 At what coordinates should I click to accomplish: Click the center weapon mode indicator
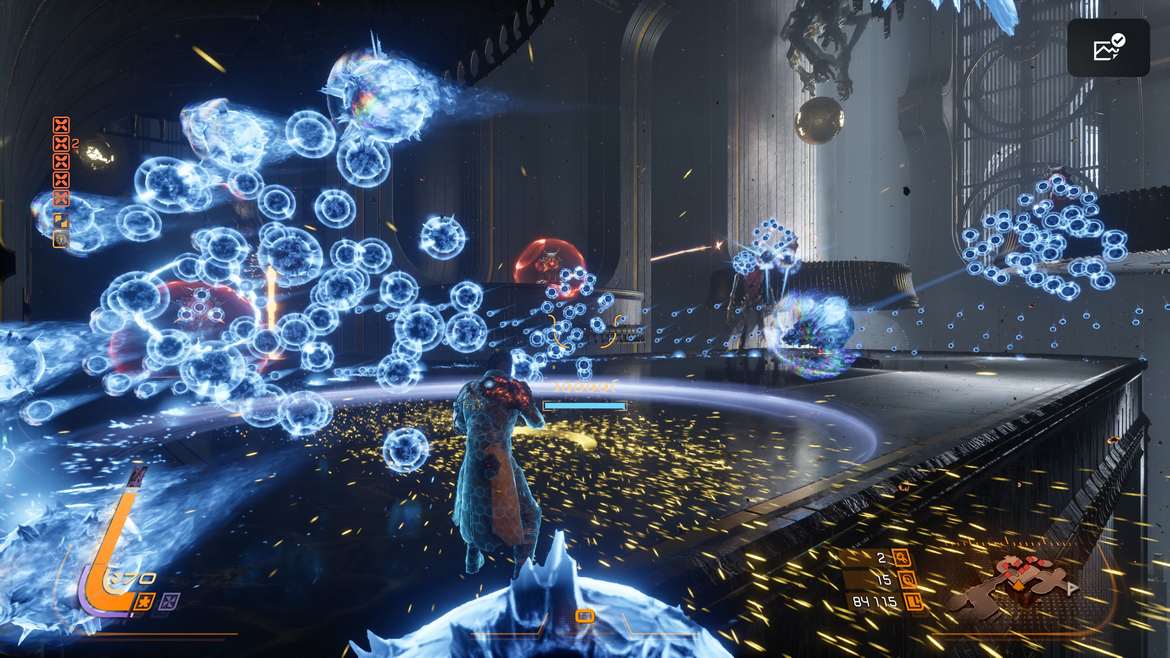click(x=585, y=617)
